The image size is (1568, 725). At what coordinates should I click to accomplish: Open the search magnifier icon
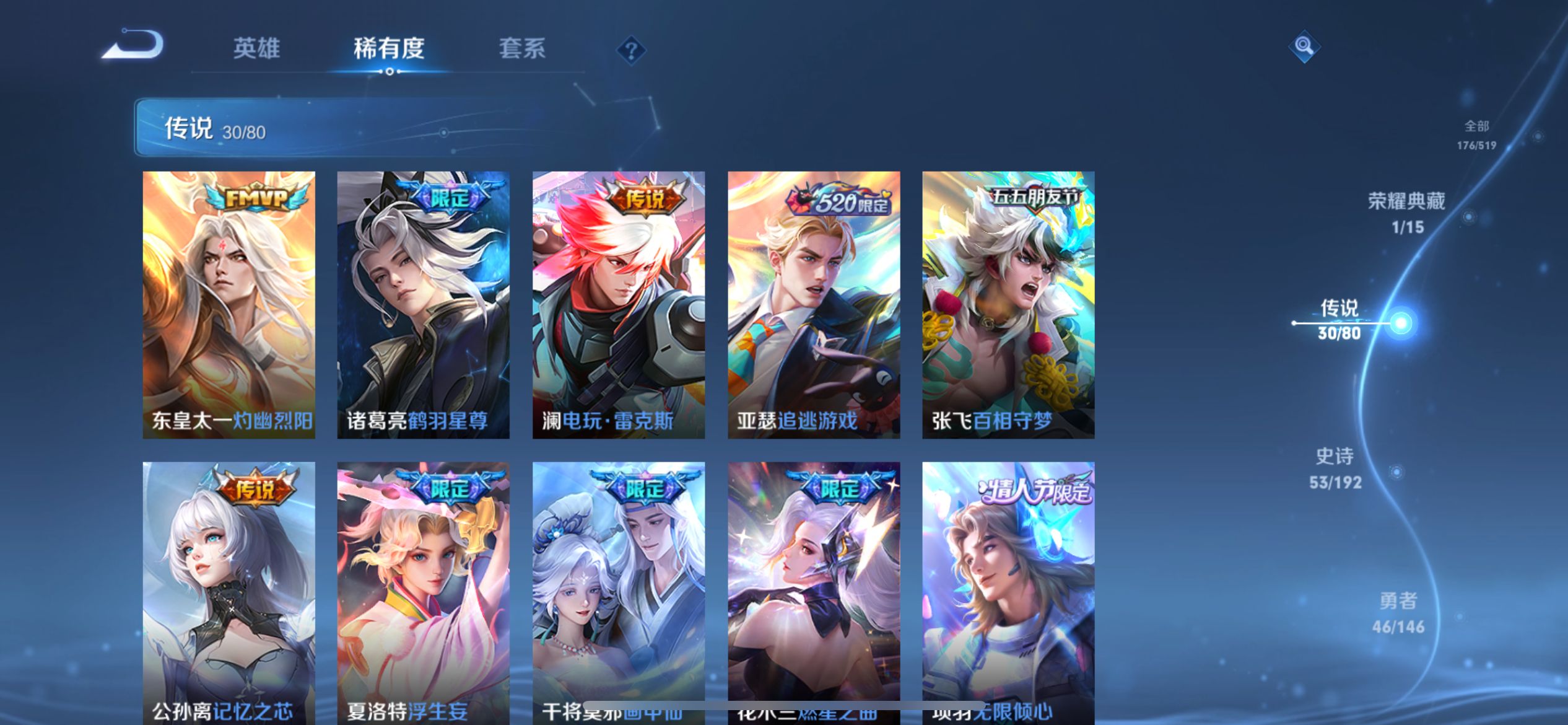coord(1304,46)
